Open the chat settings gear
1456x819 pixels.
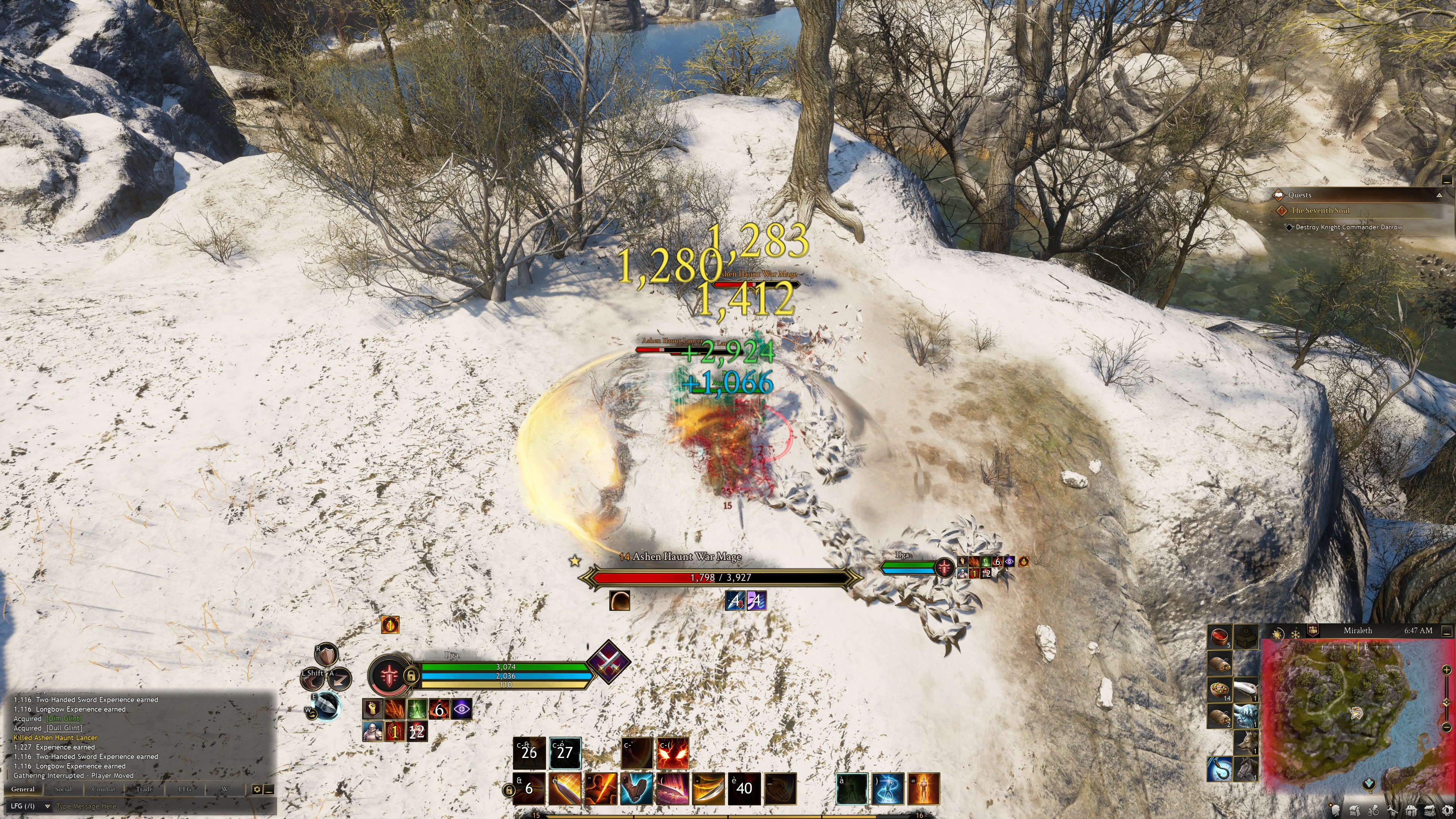click(257, 789)
